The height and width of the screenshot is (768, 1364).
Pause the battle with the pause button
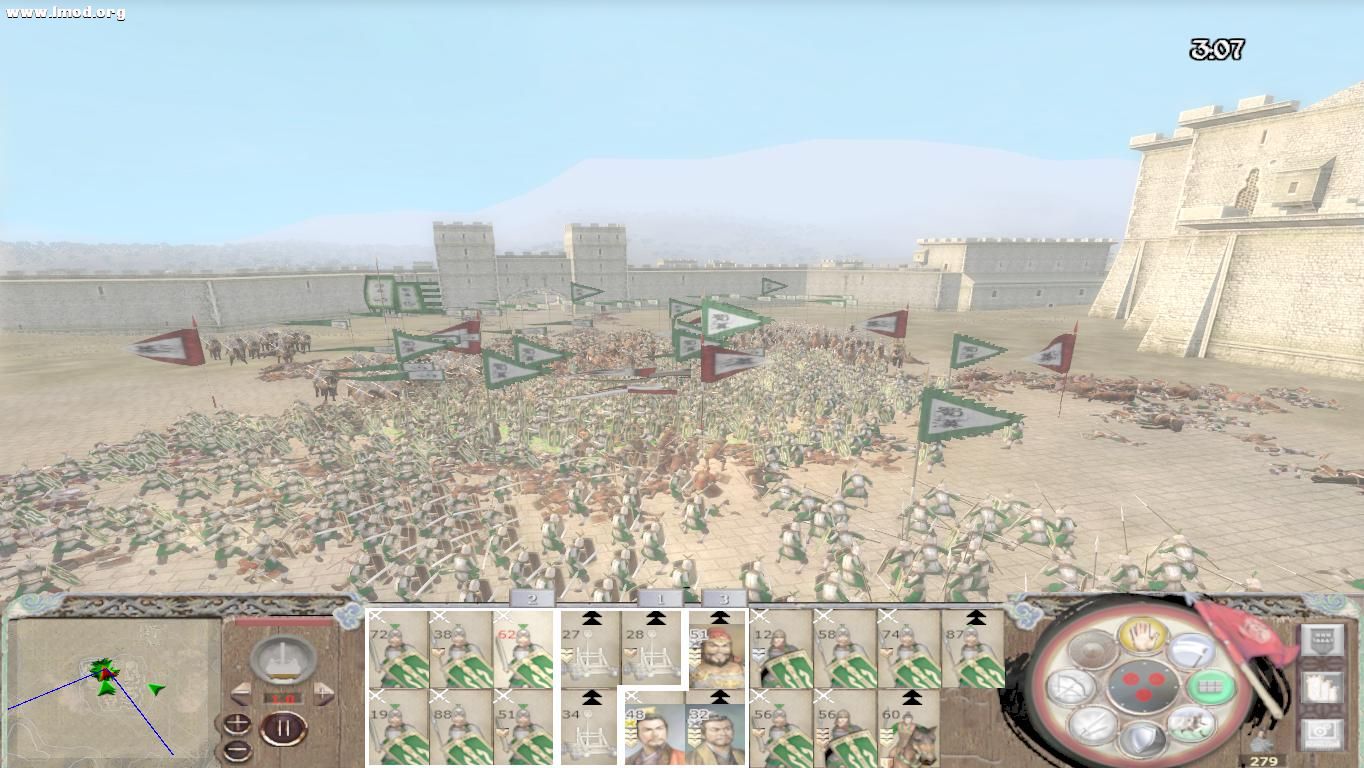coord(281,728)
